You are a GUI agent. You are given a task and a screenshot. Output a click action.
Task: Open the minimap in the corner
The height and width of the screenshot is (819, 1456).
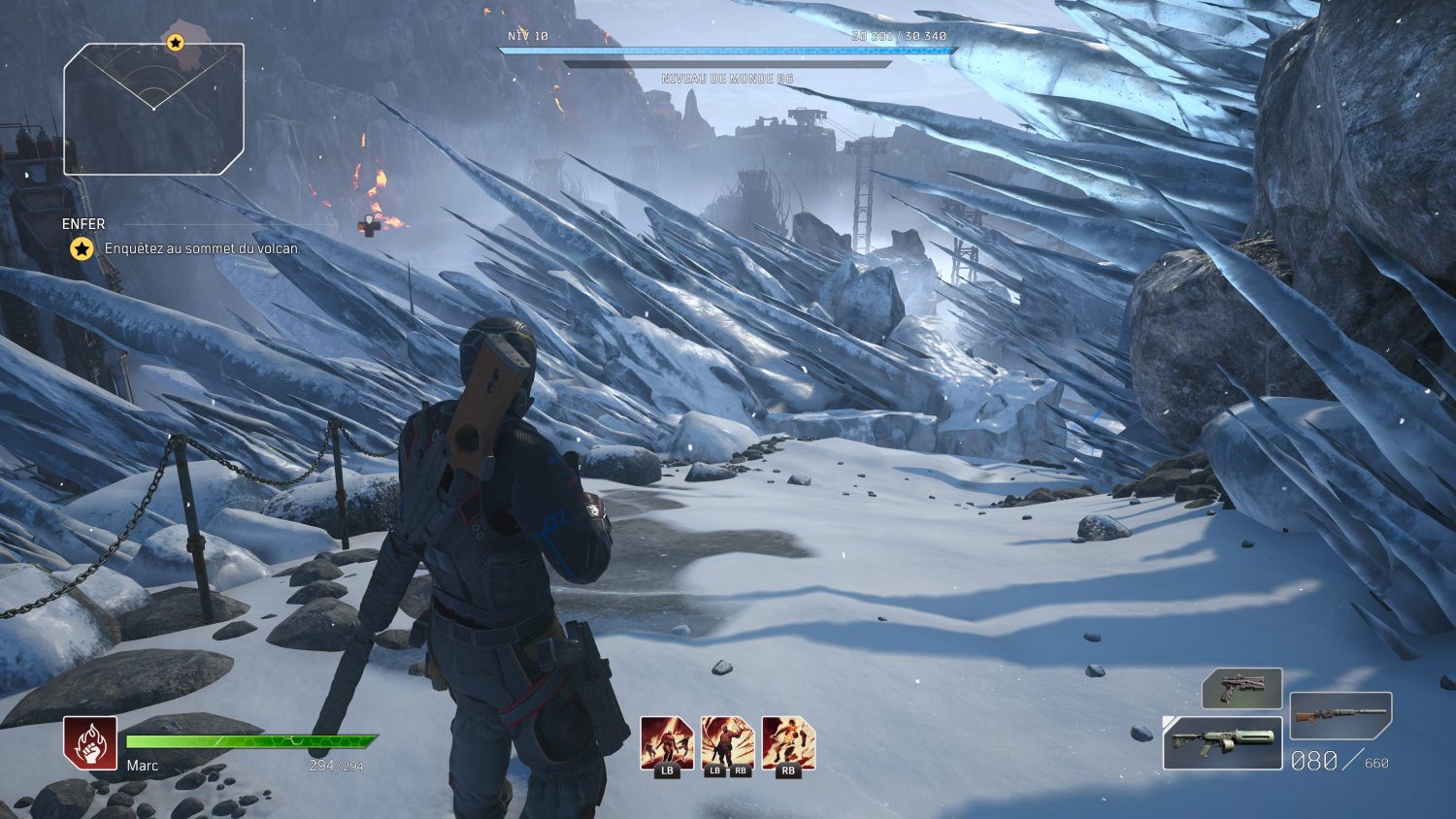pyautogui.click(x=153, y=109)
